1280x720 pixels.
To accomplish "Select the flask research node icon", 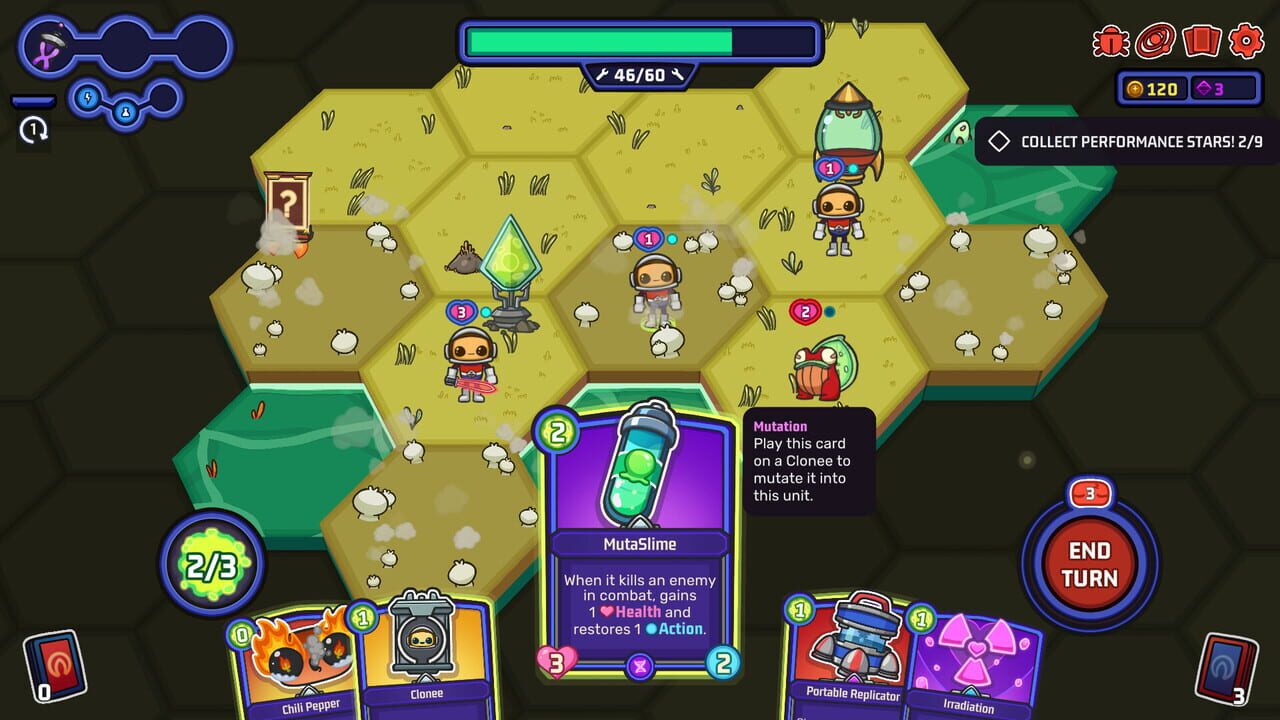I will [124, 113].
